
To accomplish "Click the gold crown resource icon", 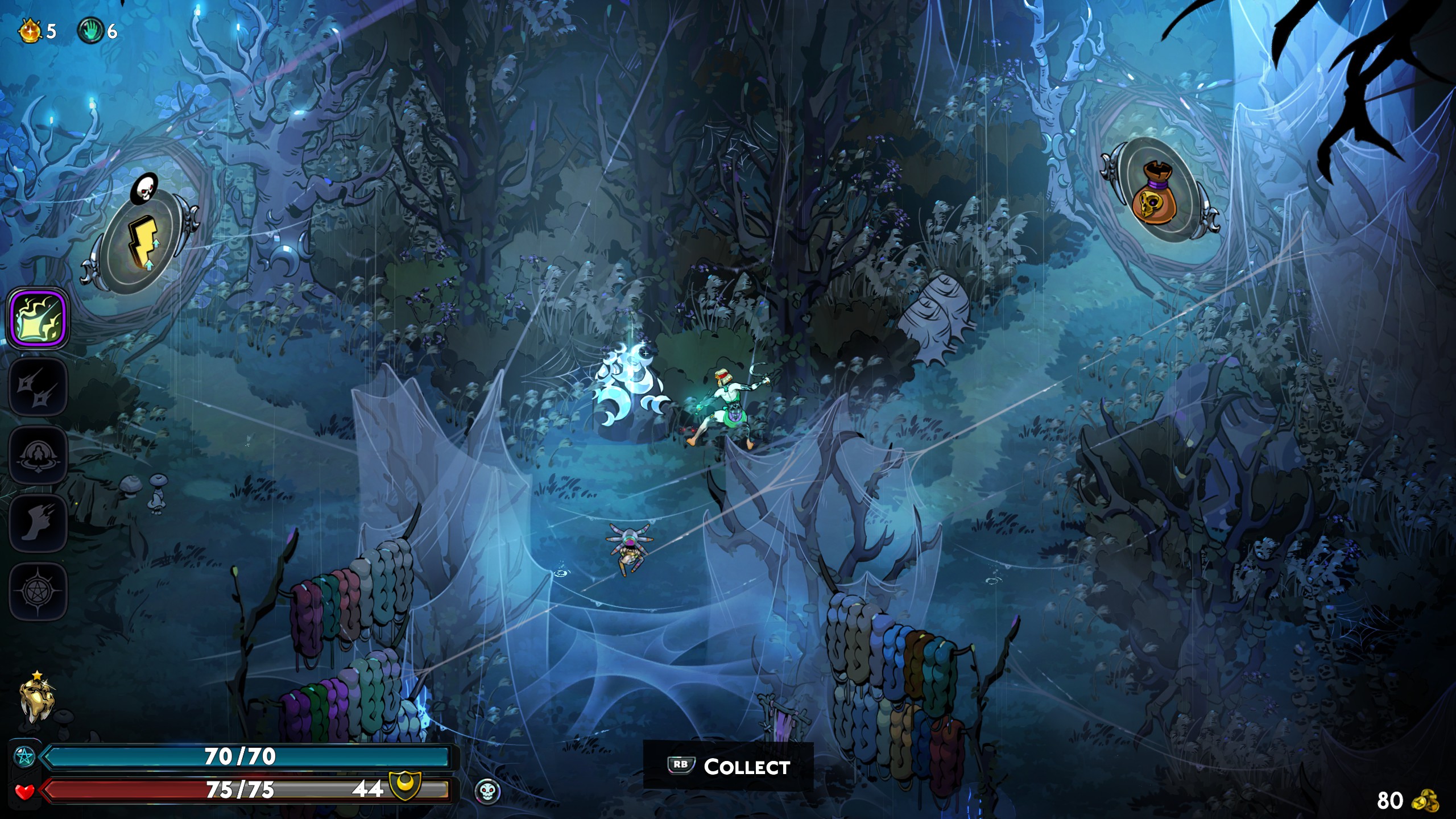I will coord(30,30).
